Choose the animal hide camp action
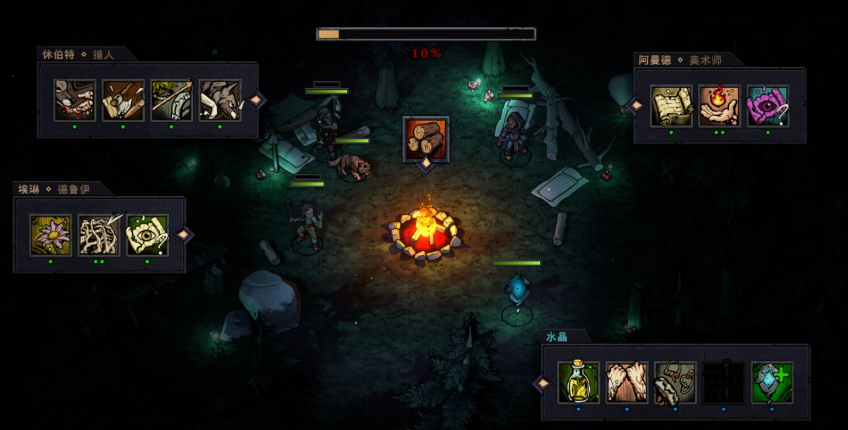This screenshot has height=430, width=848. [626, 383]
